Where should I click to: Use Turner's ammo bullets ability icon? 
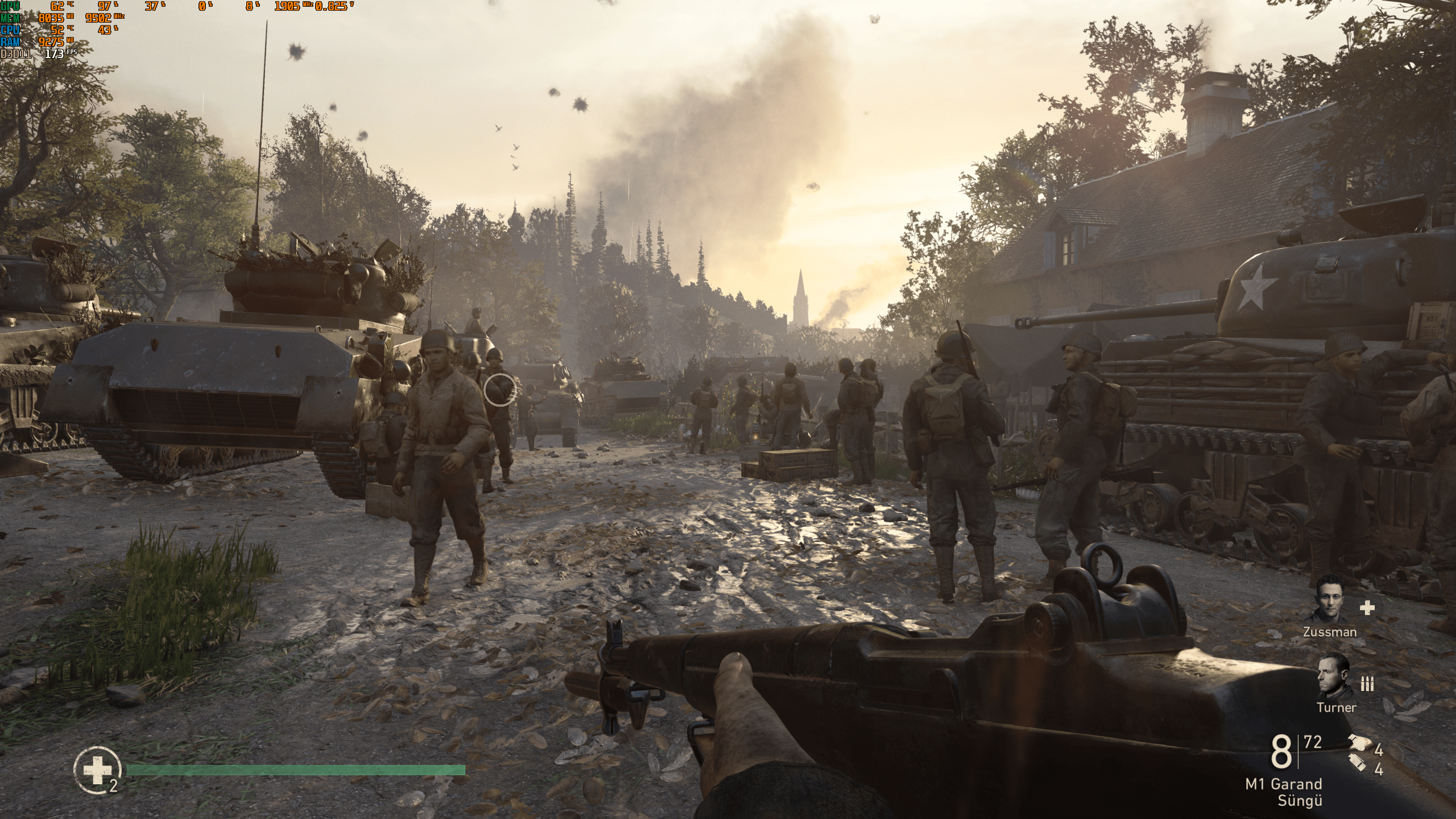coord(1367,684)
